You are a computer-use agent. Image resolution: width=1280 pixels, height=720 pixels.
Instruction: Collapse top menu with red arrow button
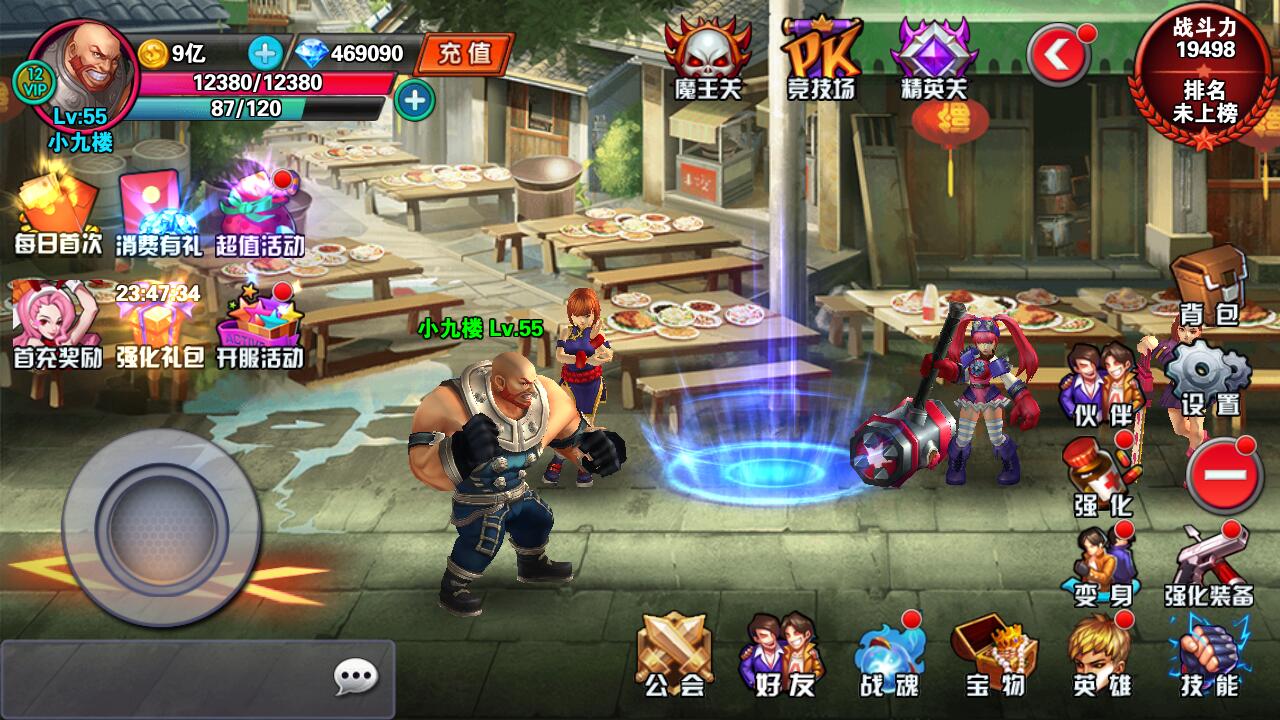pyautogui.click(x=1060, y=55)
